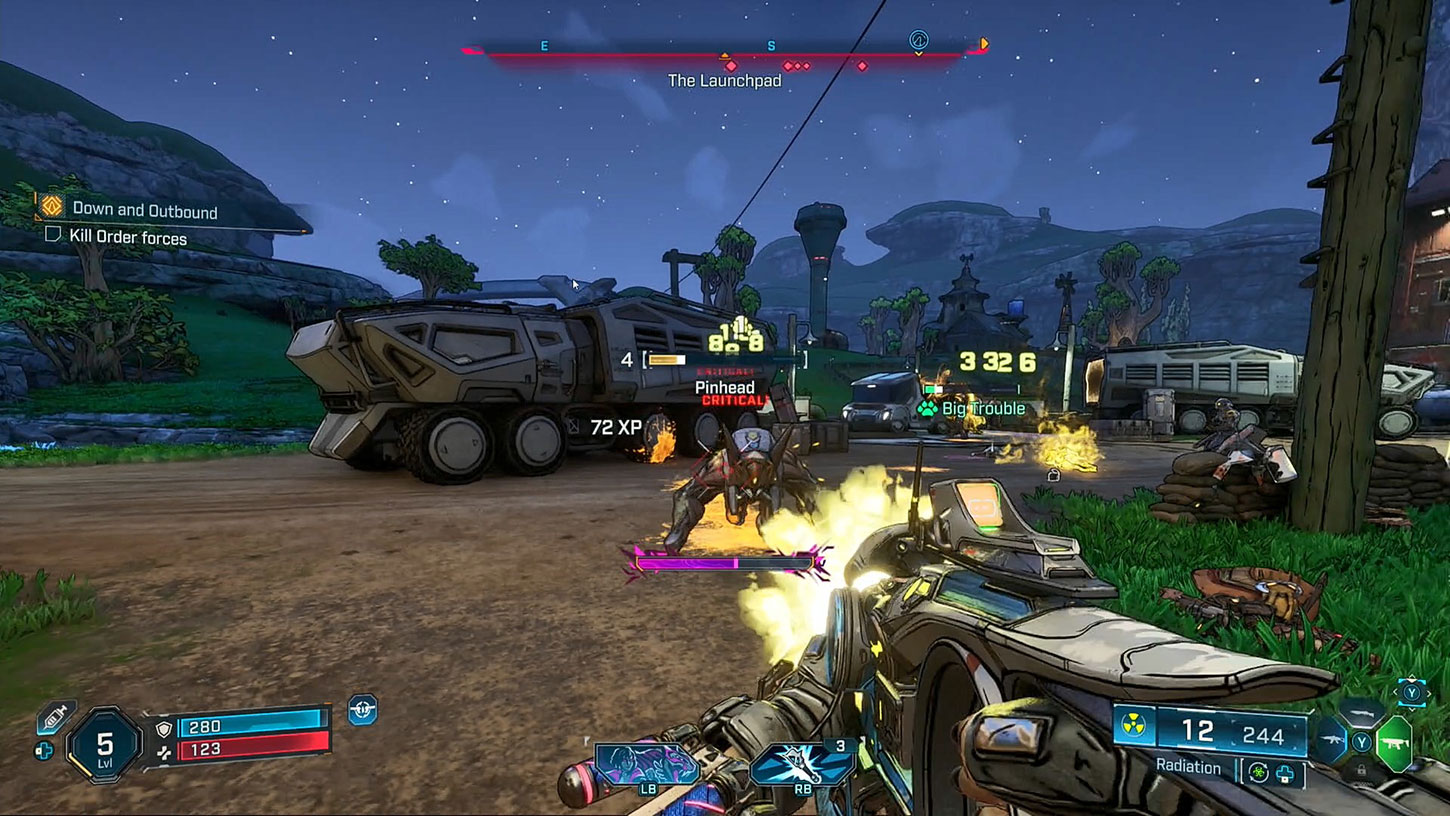Click the blue crosshair buff icon
Screen dimensions: 1450x816
pyautogui.click(x=362, y=709)
